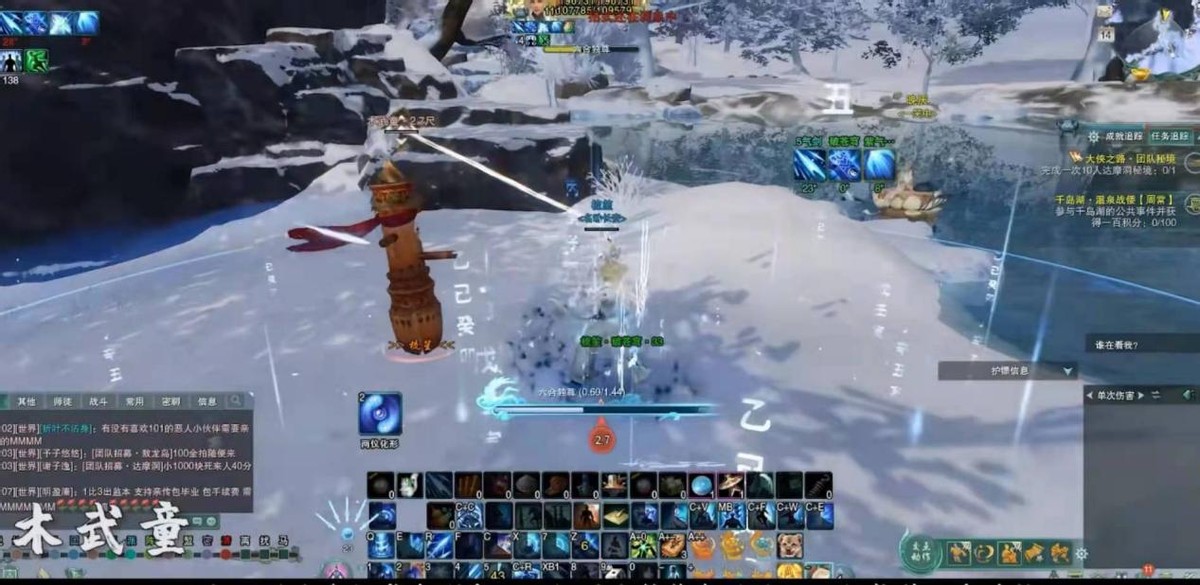
Task: Use the bear face hotbar icon
Action: pyautogui.click(x=790, y=545)
